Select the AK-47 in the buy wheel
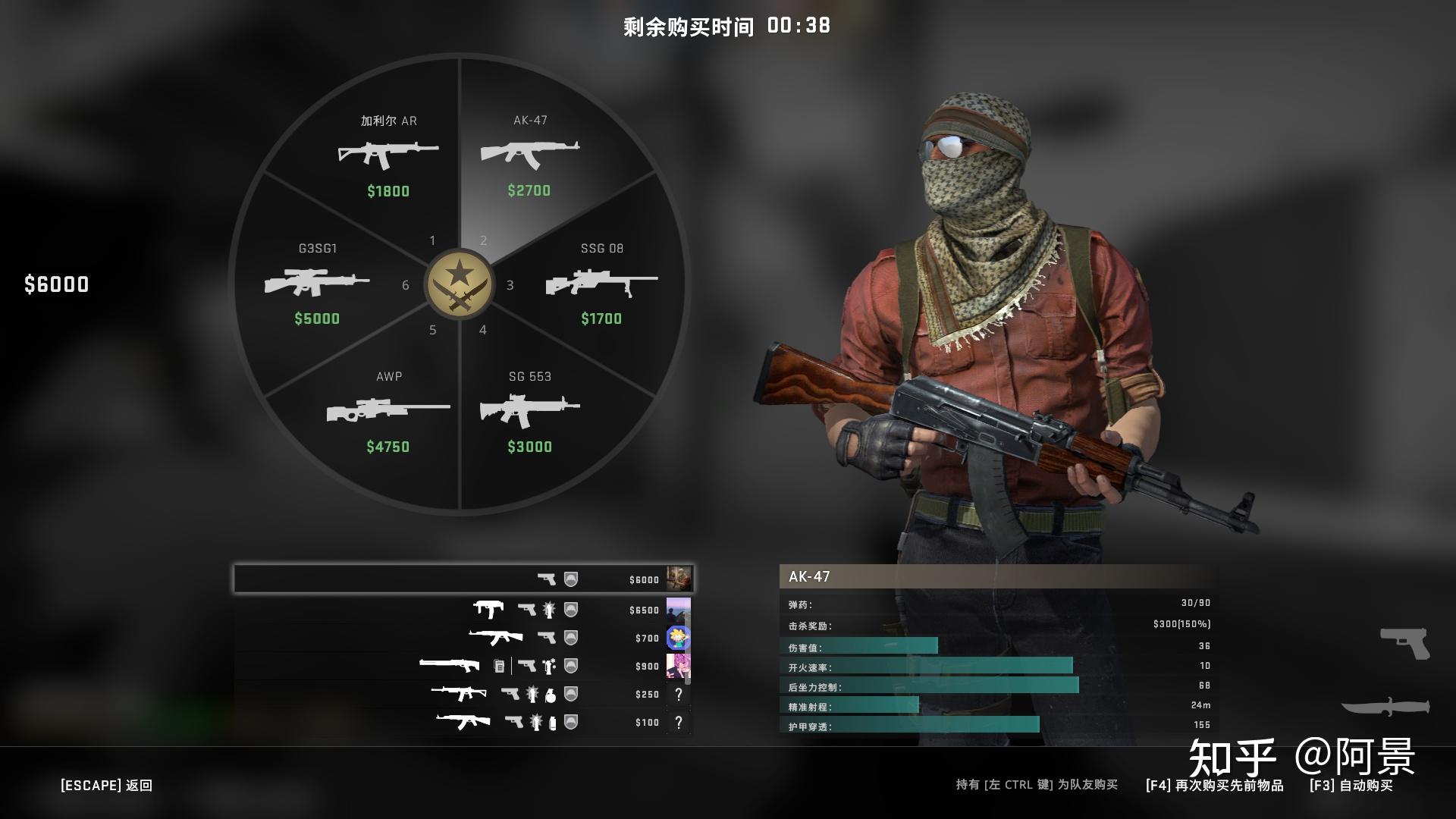 (x=531, y=155)
